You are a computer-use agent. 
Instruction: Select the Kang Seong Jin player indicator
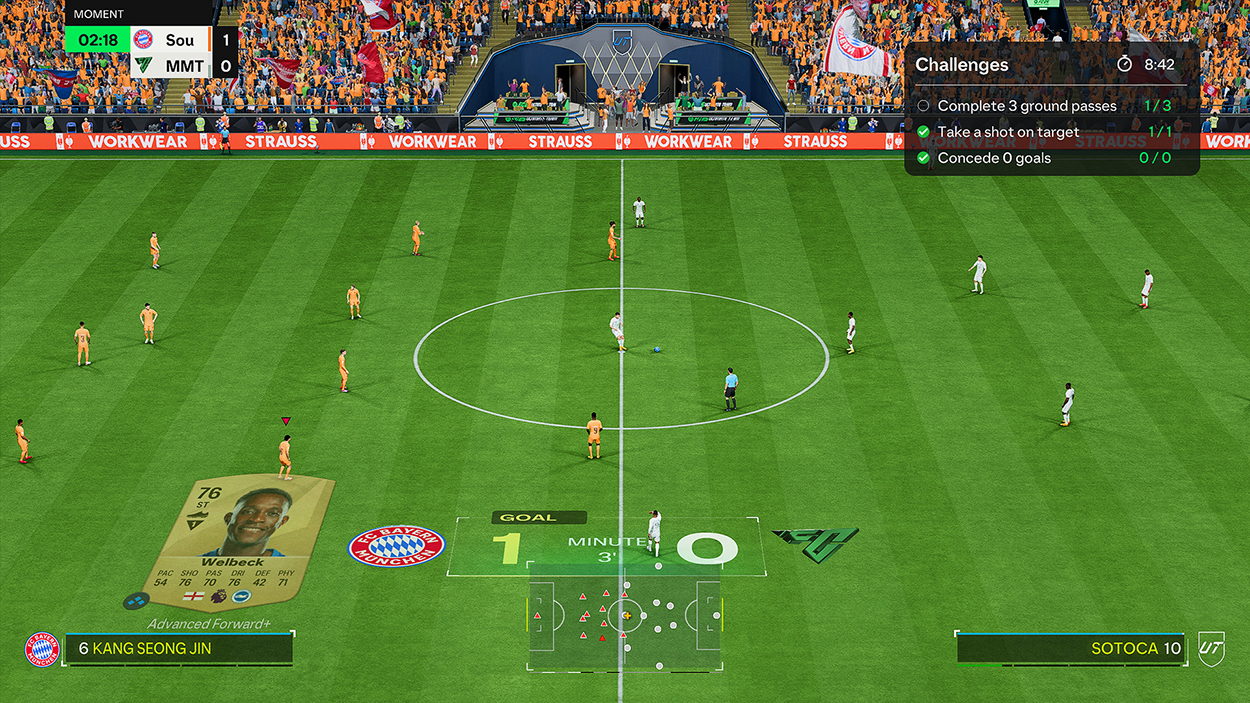pyautogui.click(x=179, y=648)
